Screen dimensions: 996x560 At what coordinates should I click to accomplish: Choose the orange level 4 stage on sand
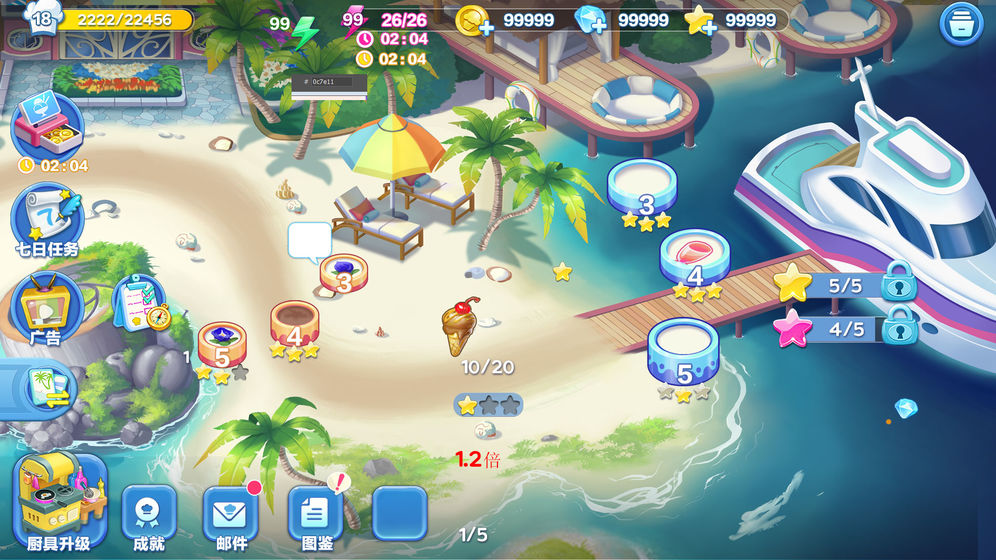point(294,327)
